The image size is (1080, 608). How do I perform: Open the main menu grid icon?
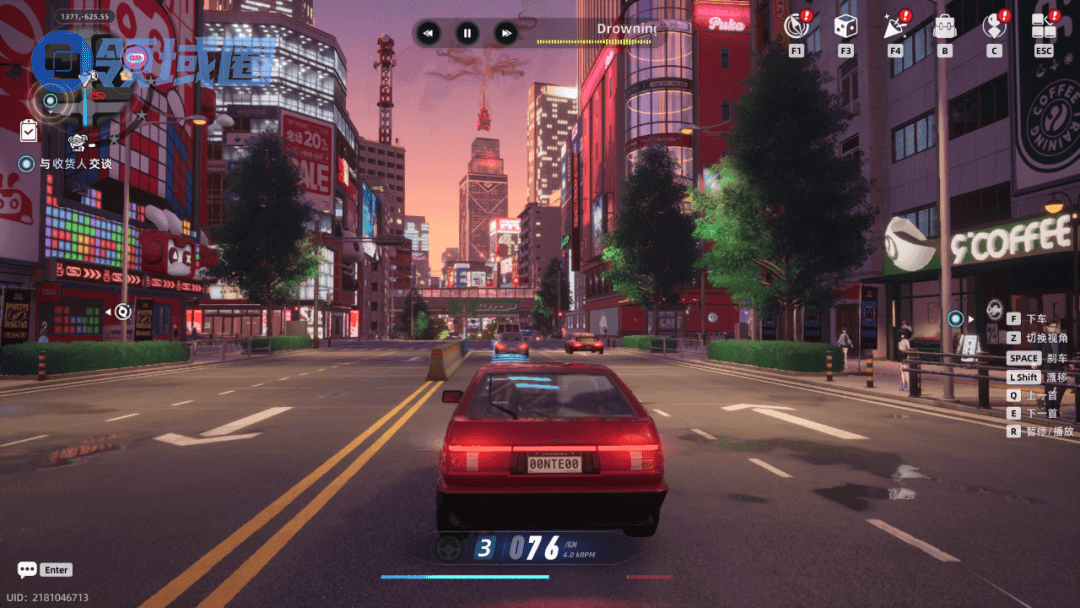pyautogui.click(x=1044, y=26)
